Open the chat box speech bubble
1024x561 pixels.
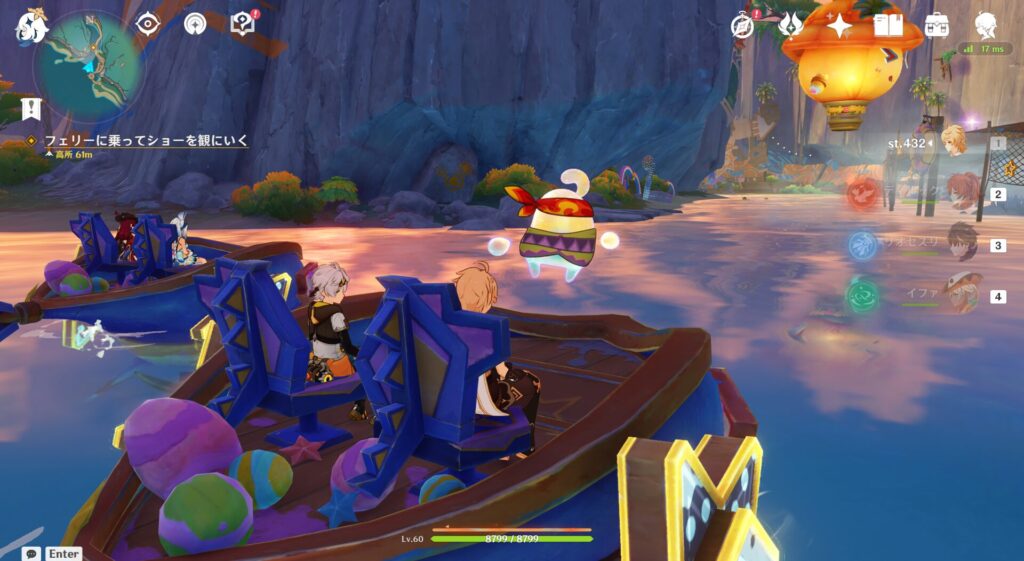click(x=33, y=553)
